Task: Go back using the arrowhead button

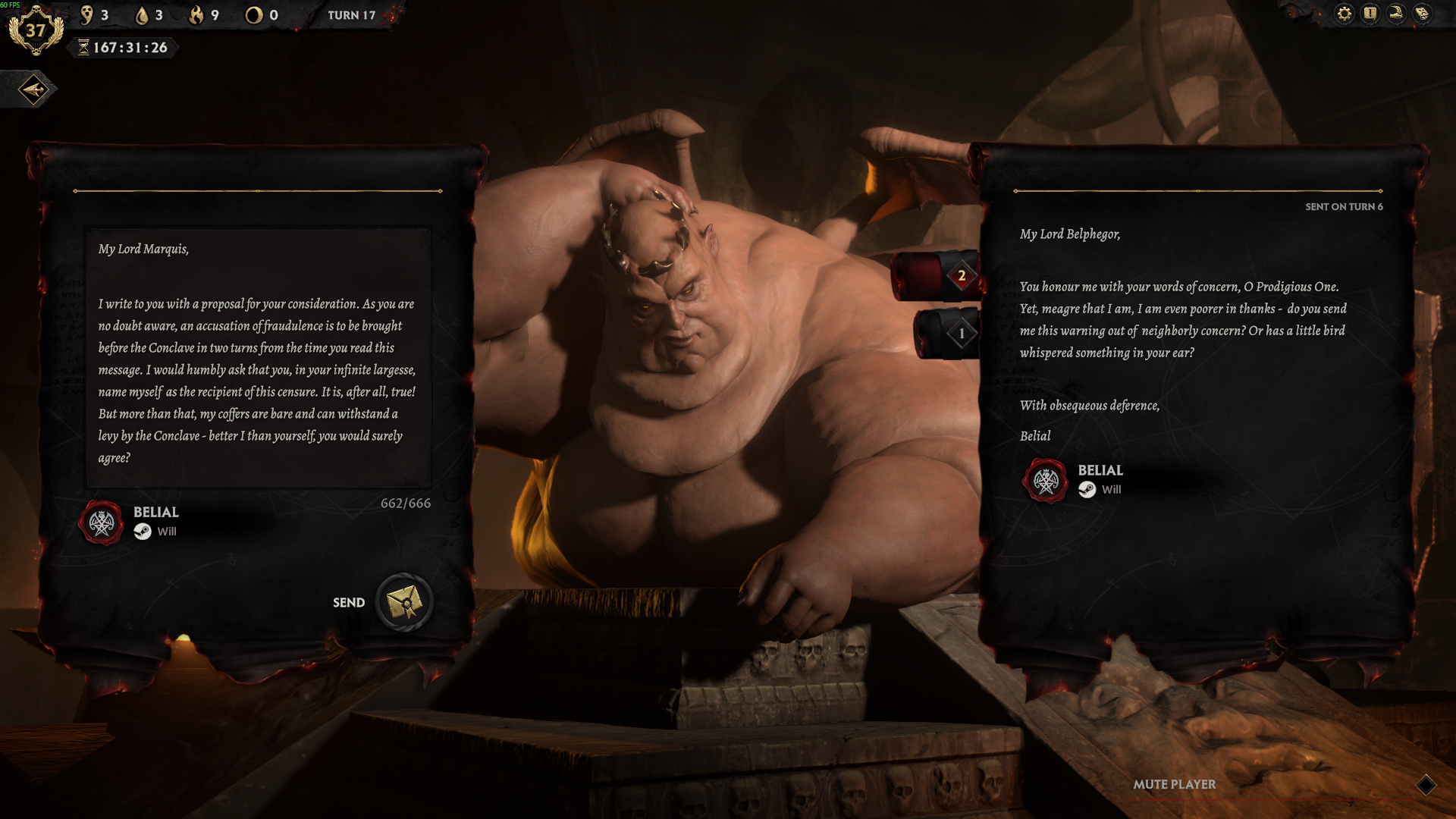Action: coord(34,90)
